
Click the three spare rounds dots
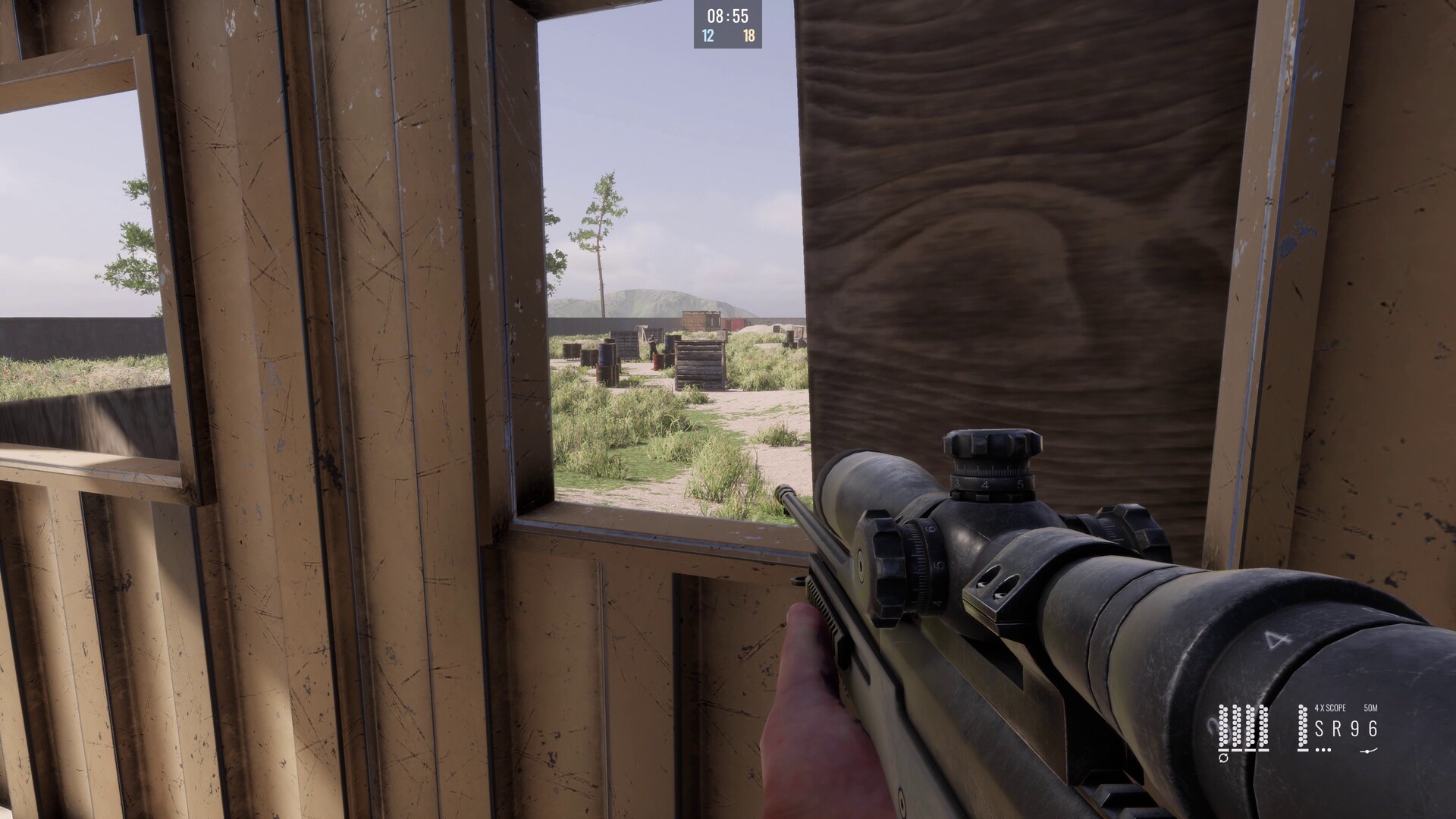tap(1323, 750)
